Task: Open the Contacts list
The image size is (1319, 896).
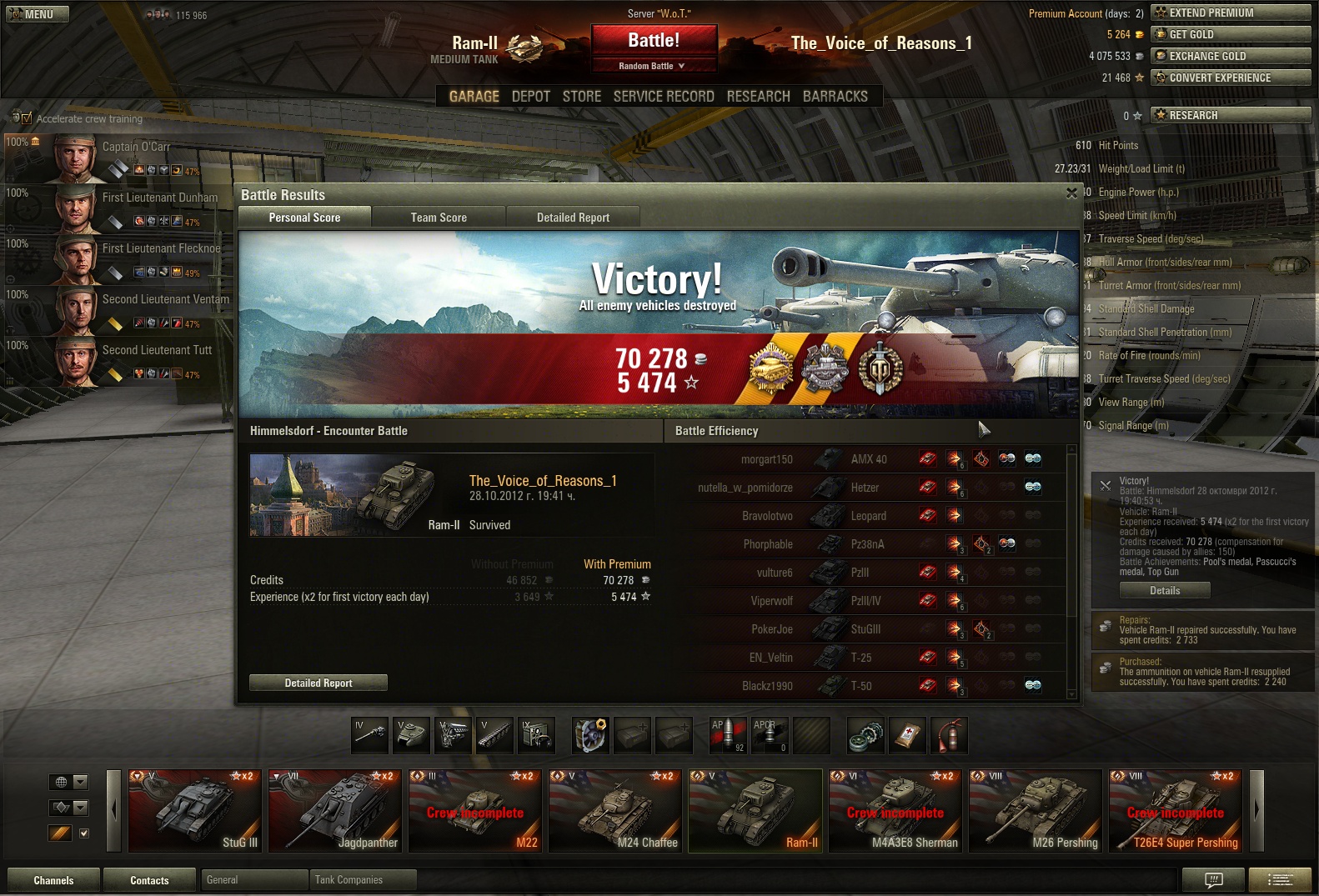Action: coord(149,880)
